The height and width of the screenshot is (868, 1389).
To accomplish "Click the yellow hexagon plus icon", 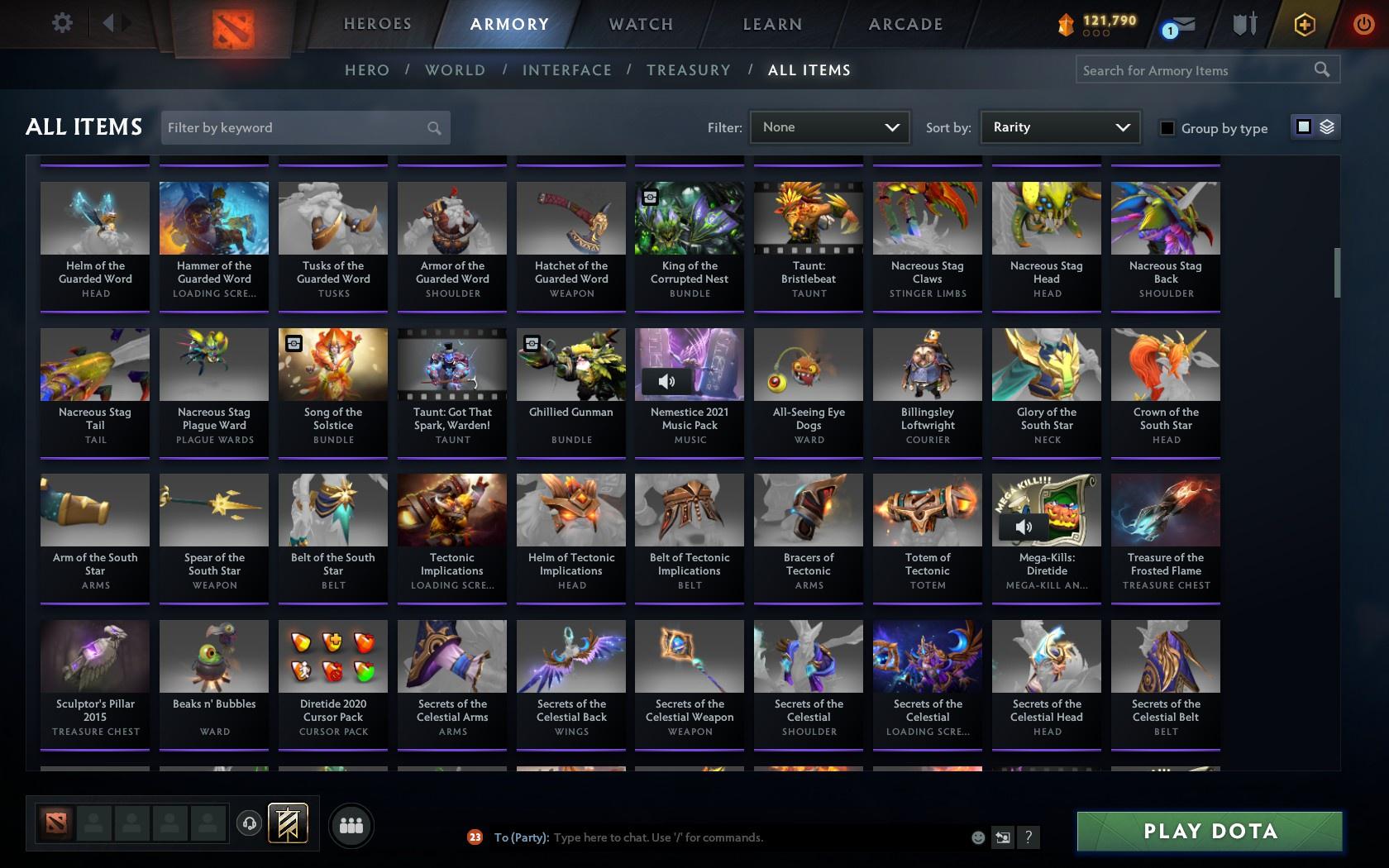I will 1305,24.
